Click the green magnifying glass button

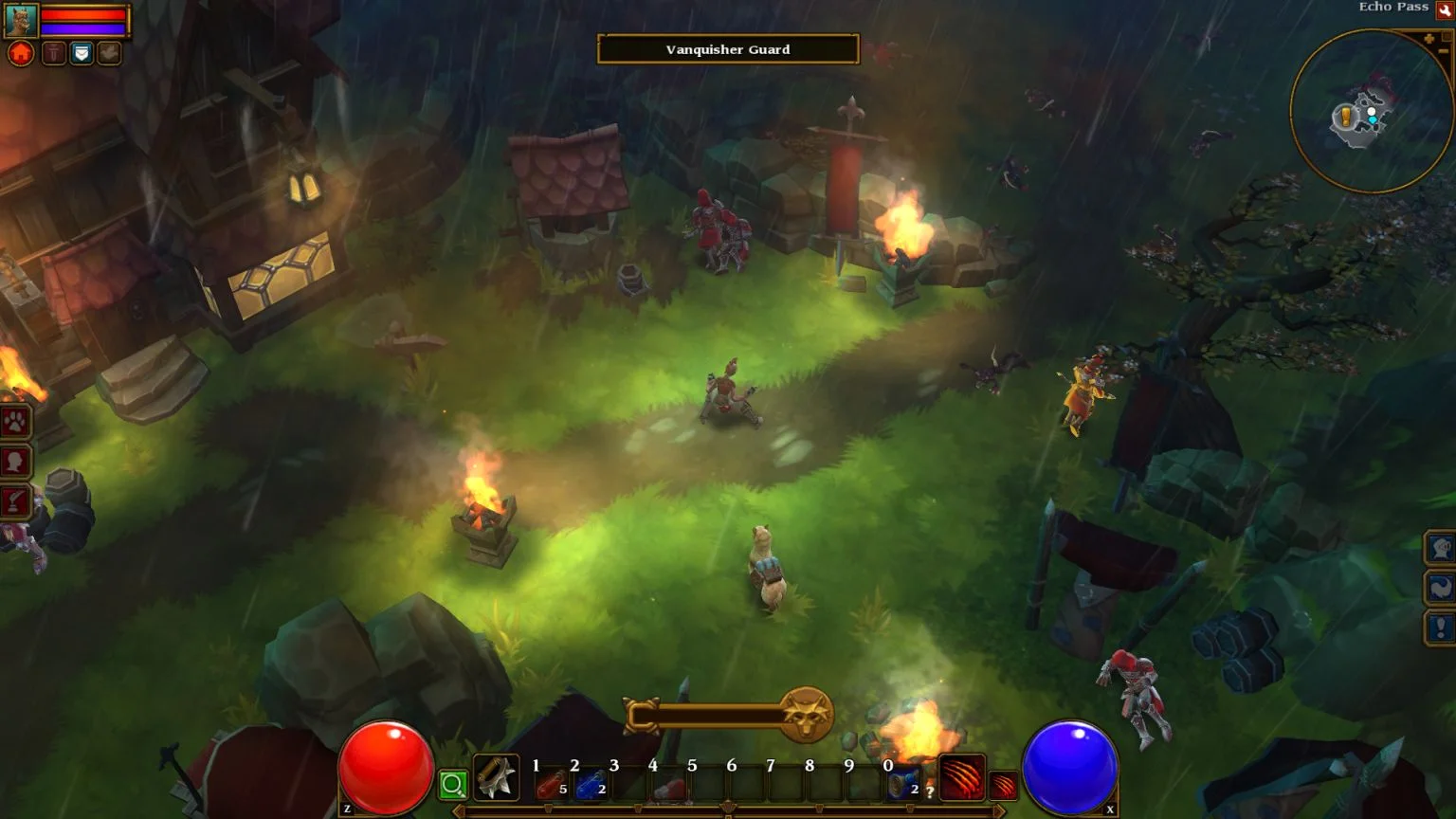coord(453,785)
